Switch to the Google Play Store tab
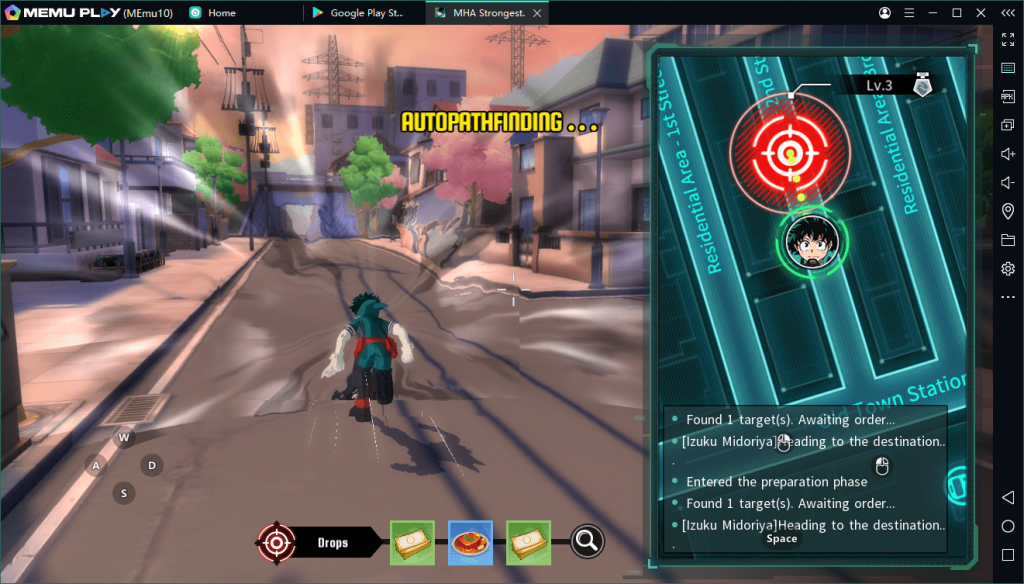This screenshot has width=1024, height=584. tap(360, 13)
